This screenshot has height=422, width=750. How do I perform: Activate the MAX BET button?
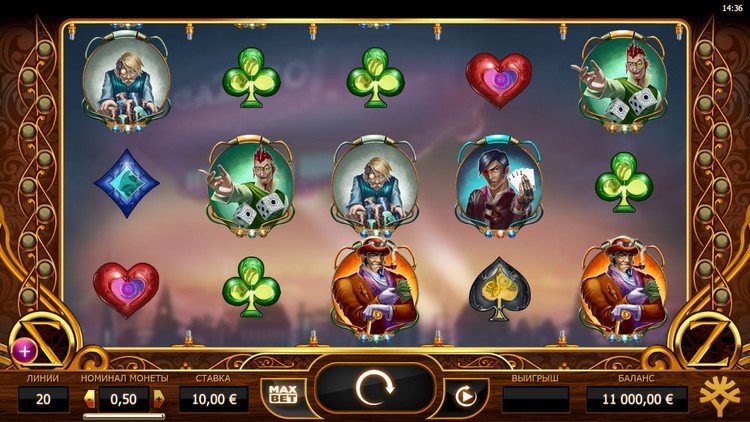280,393
